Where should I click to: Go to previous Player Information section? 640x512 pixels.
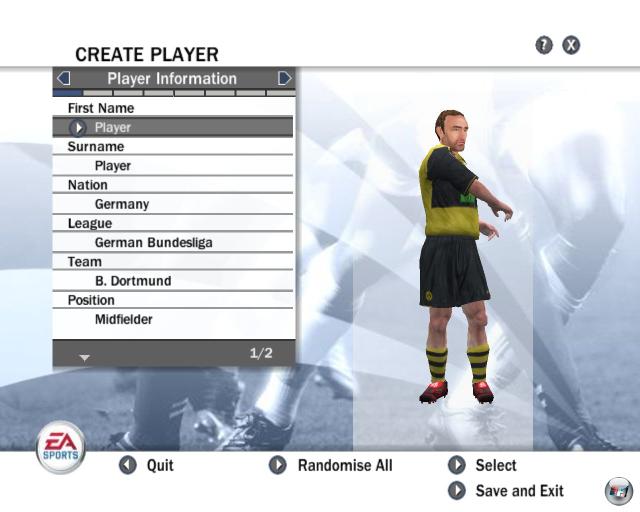[63, 78]
